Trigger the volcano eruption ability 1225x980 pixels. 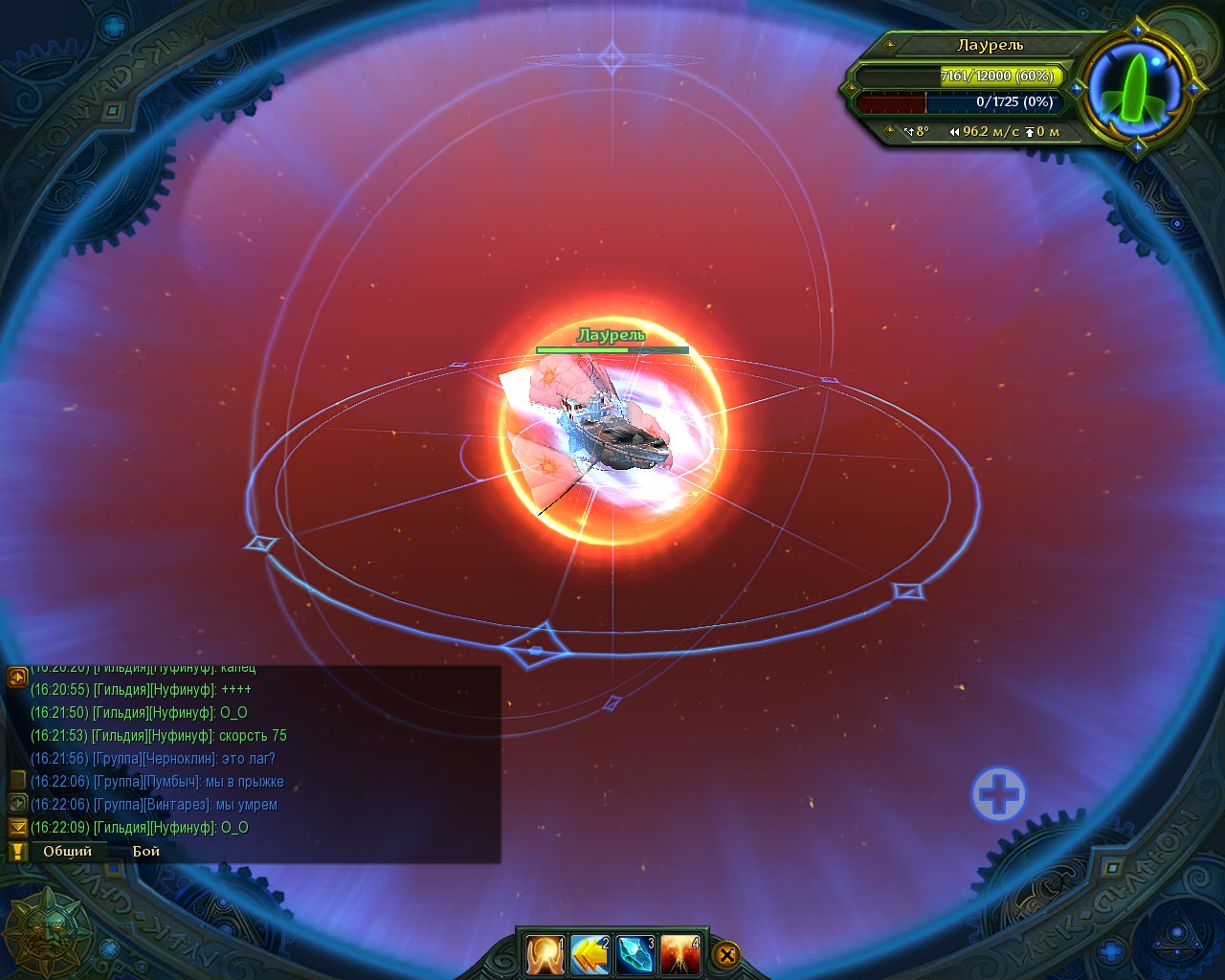tap(679, 954)
